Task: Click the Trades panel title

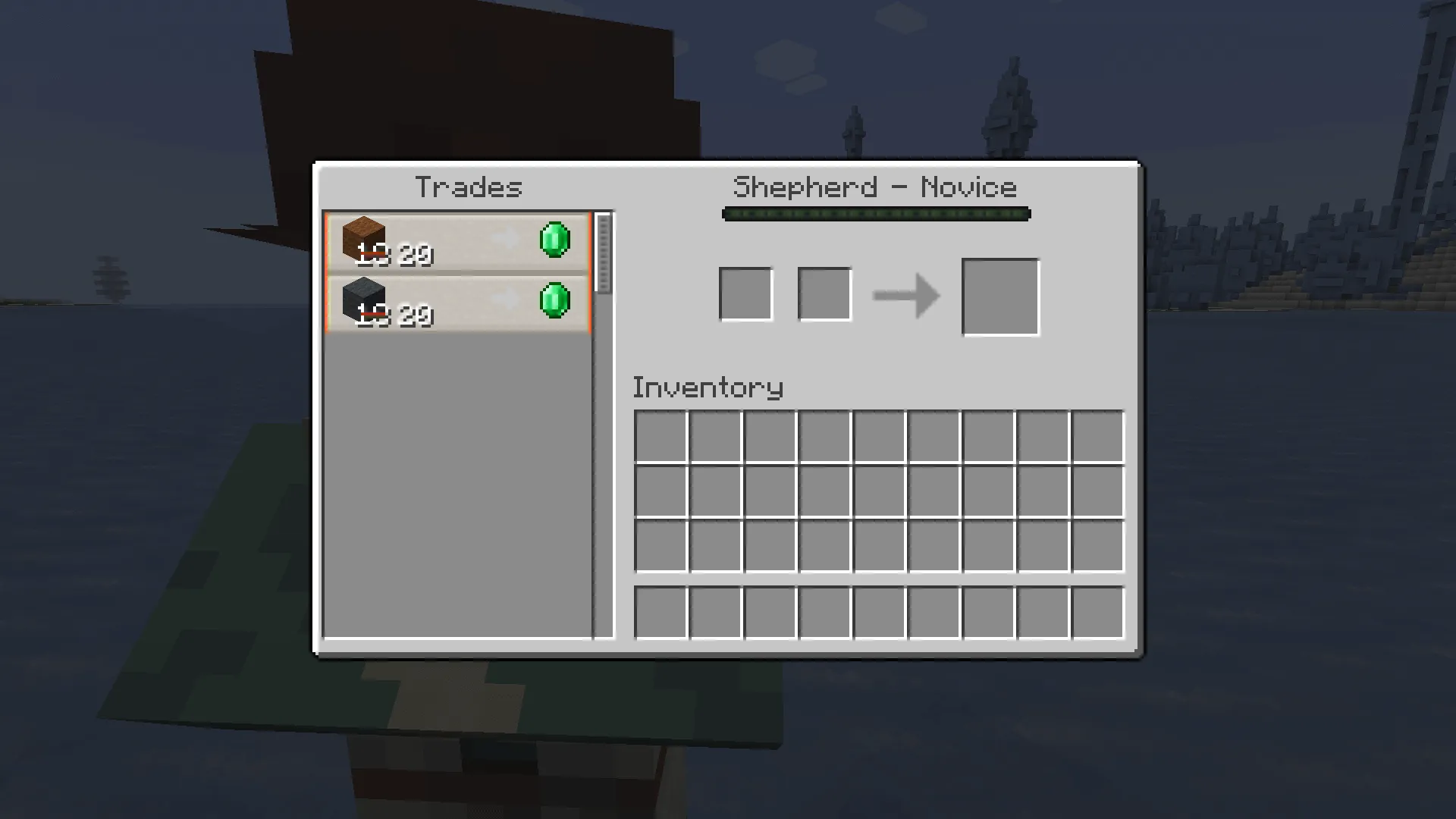Action: pyautogui.click(x=470, y=187)
